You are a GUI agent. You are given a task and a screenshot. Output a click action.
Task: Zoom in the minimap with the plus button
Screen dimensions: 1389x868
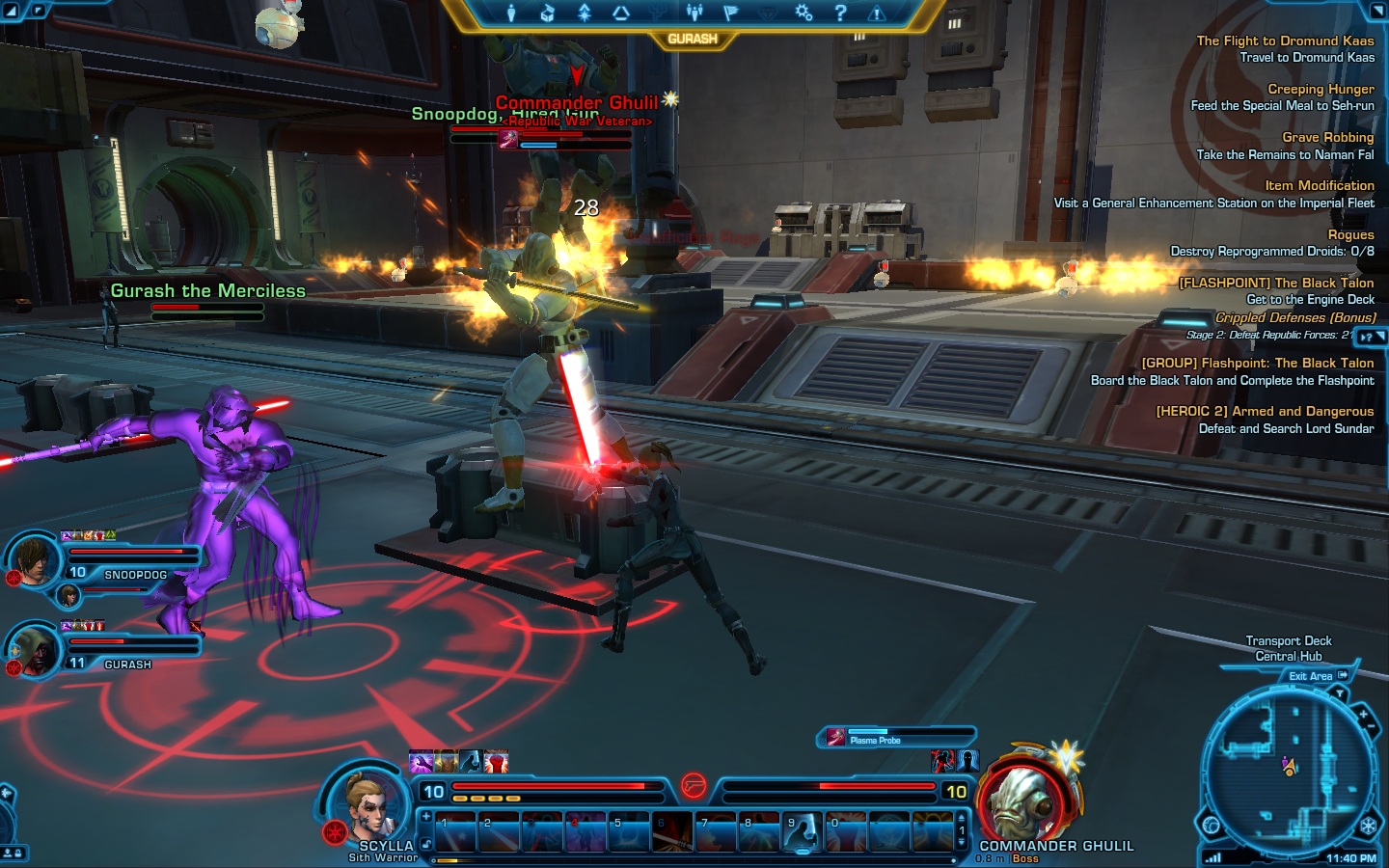coord(1363,716)
